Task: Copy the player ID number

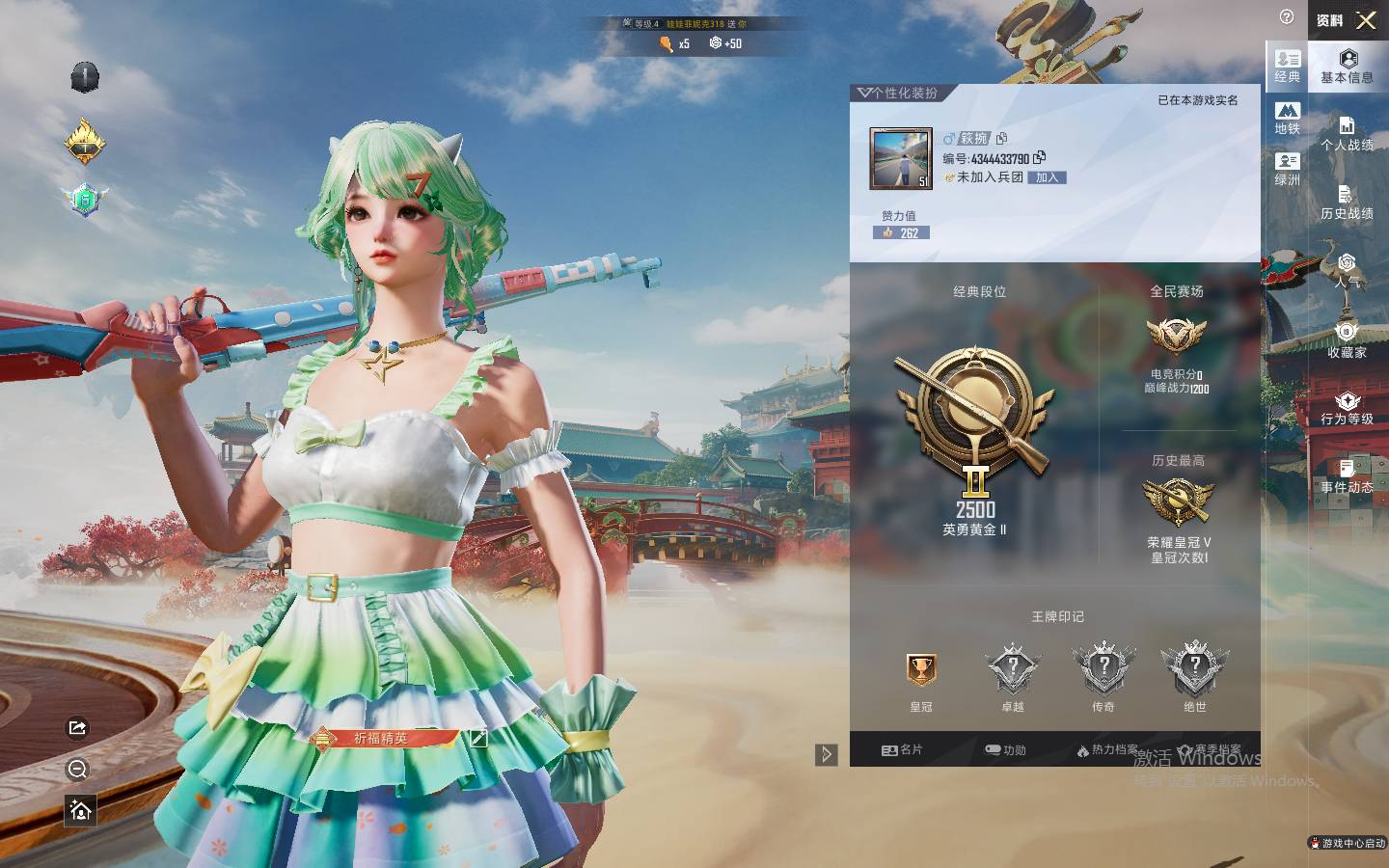Action: pyautogui.click(x=1039, y=157)
